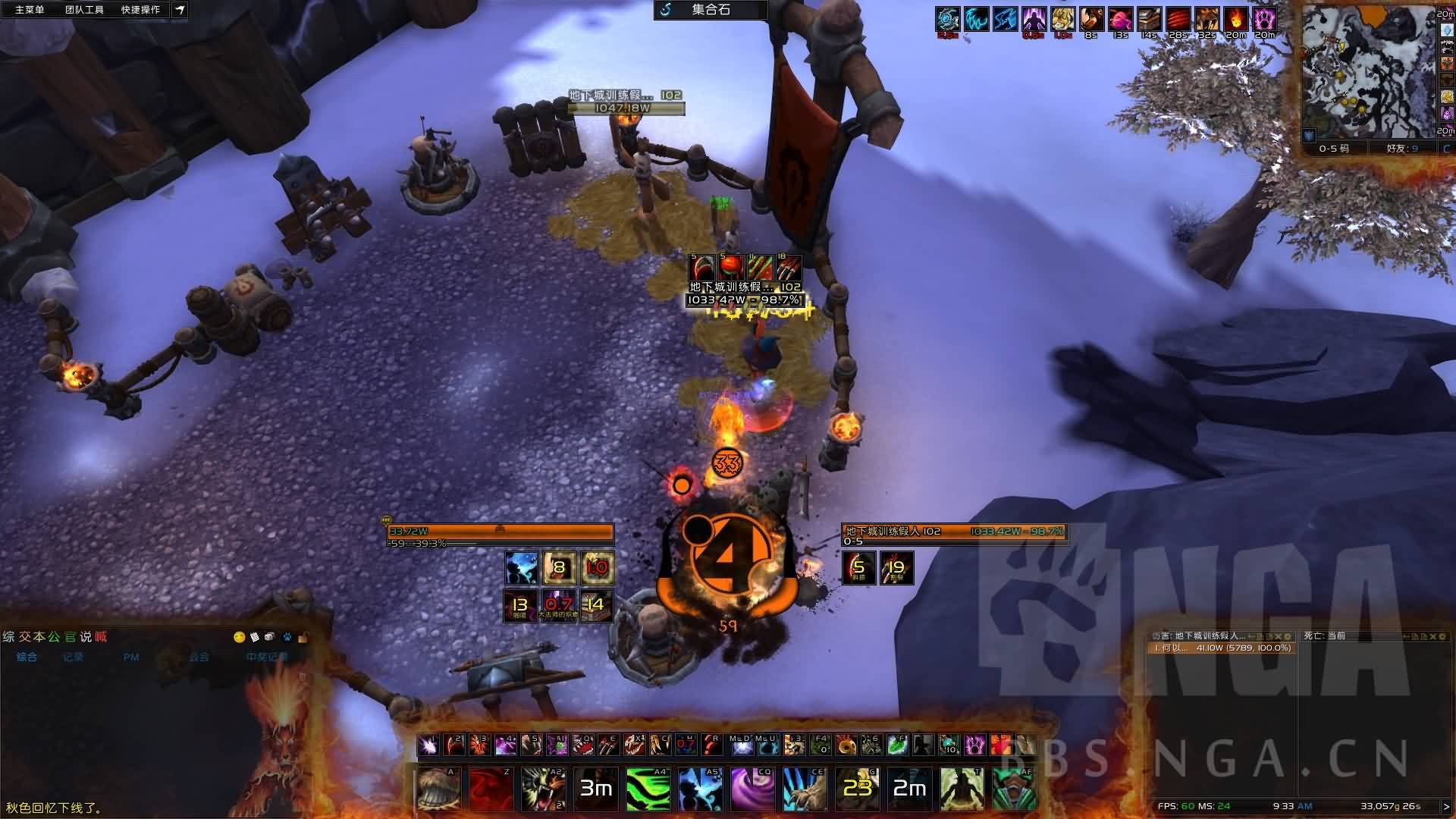Switch to the PM chat tab
Screen dimensions: 1456x819
pyautogui.click(x=131, y=657)
